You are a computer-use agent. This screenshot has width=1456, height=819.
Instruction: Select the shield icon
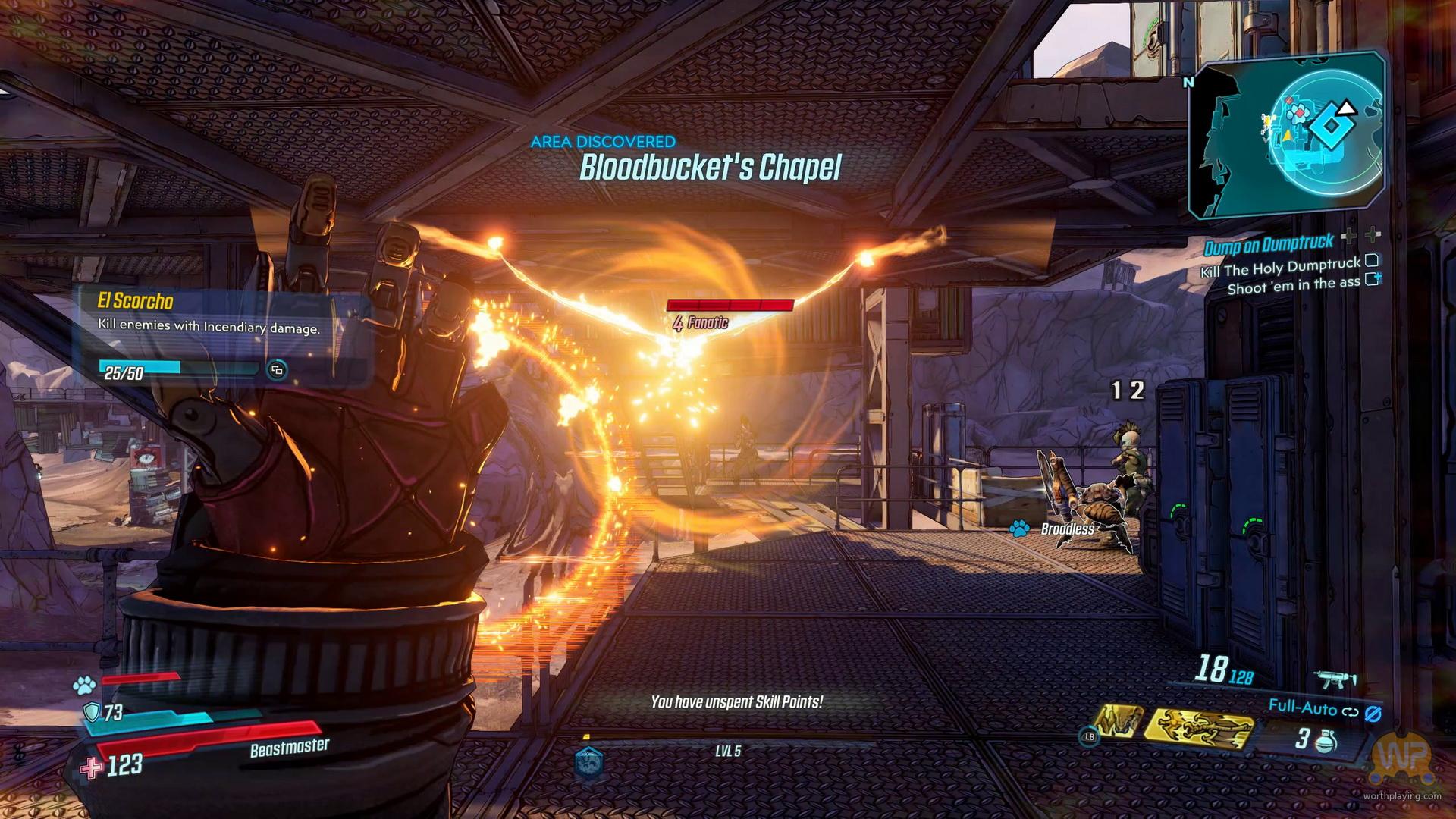(x=90, y=712)
